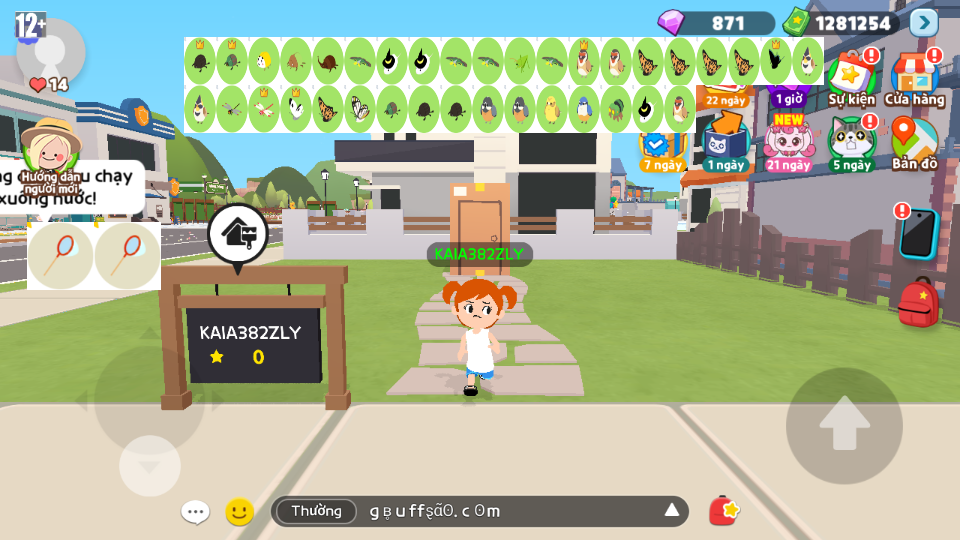Open the Bản đồ map
This screenshot has width=960, height=540.
tap(914, 143)
